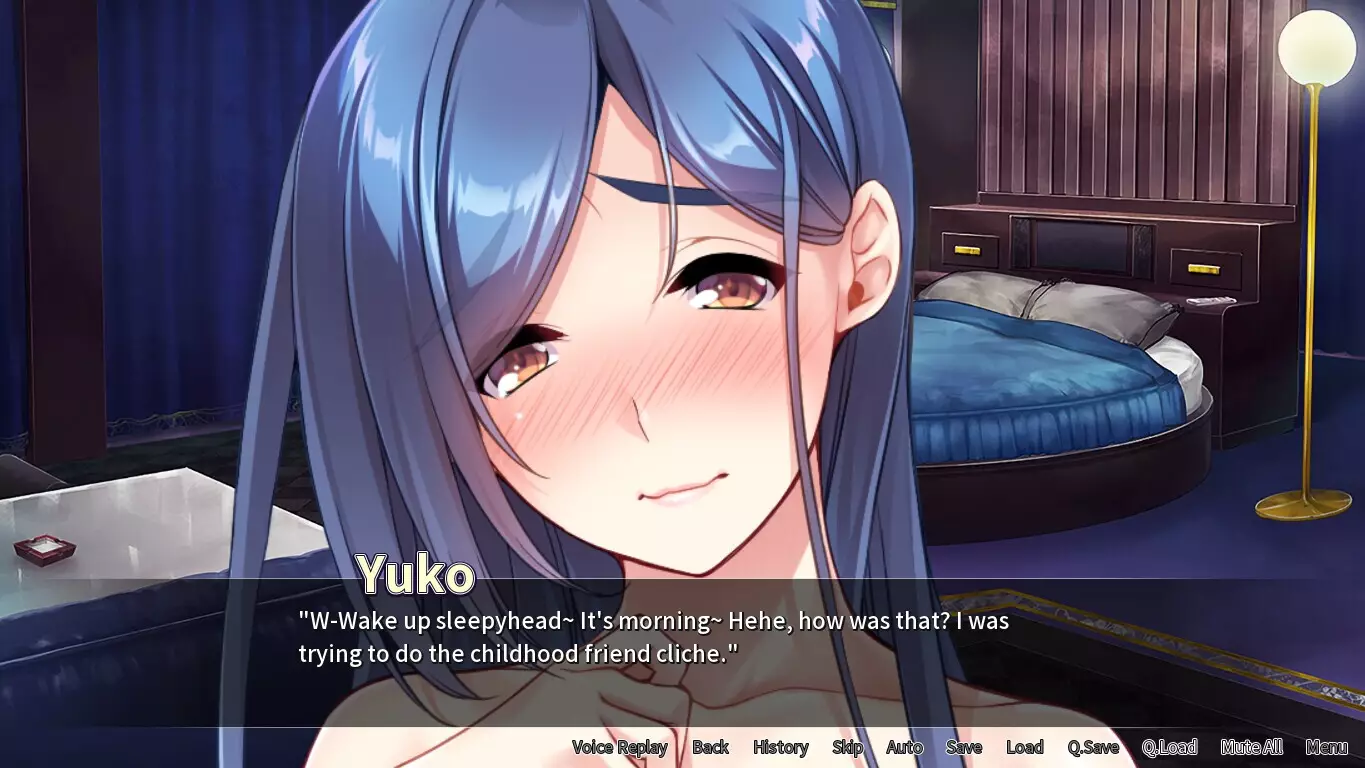Replay Yuko's voice line
1365x768 pixels.
[x=619, y=747]
